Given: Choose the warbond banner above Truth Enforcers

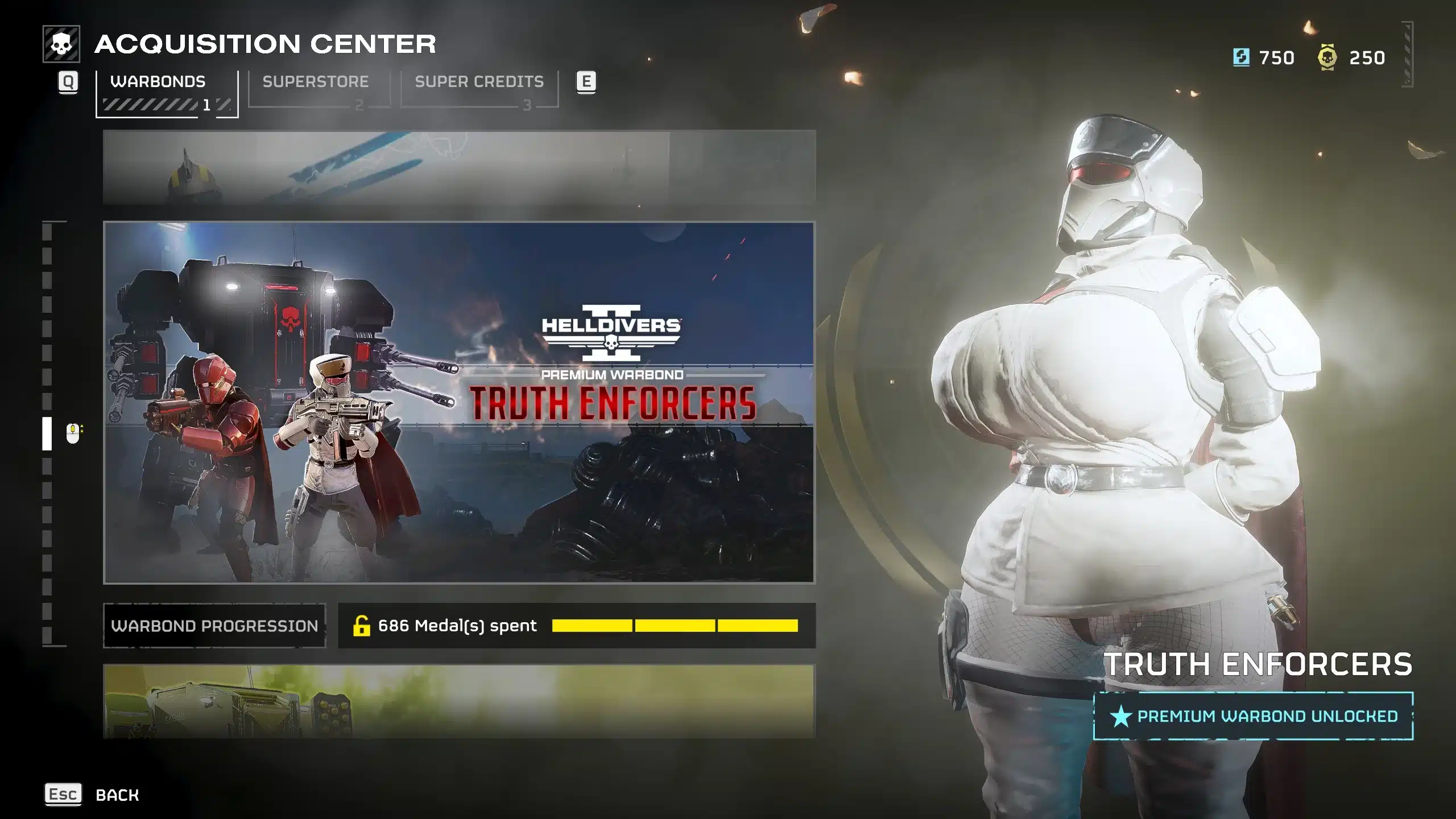Looking at the screenshot, I should click(458, 167).
